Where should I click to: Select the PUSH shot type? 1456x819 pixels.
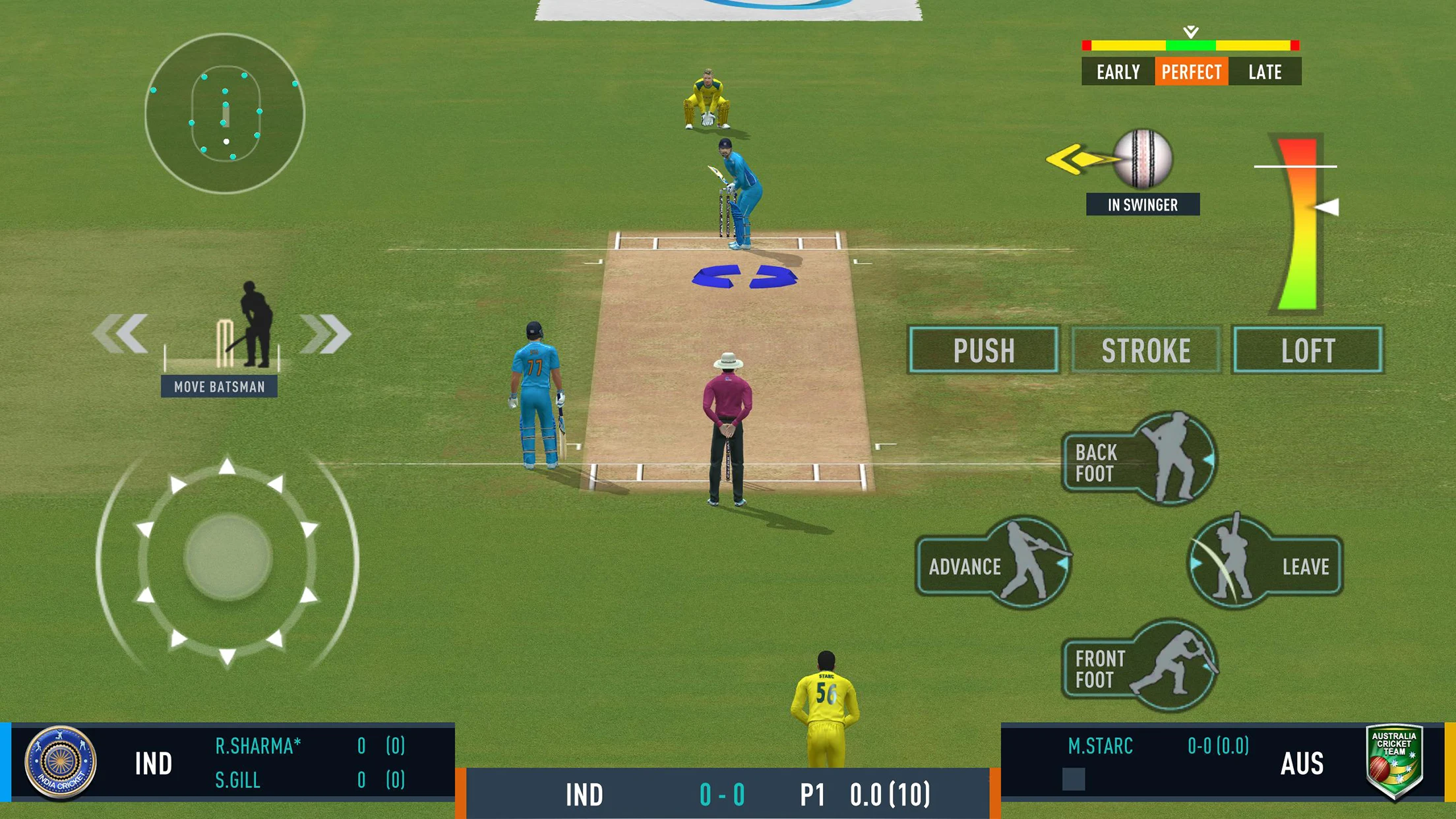tap(983, 350)
